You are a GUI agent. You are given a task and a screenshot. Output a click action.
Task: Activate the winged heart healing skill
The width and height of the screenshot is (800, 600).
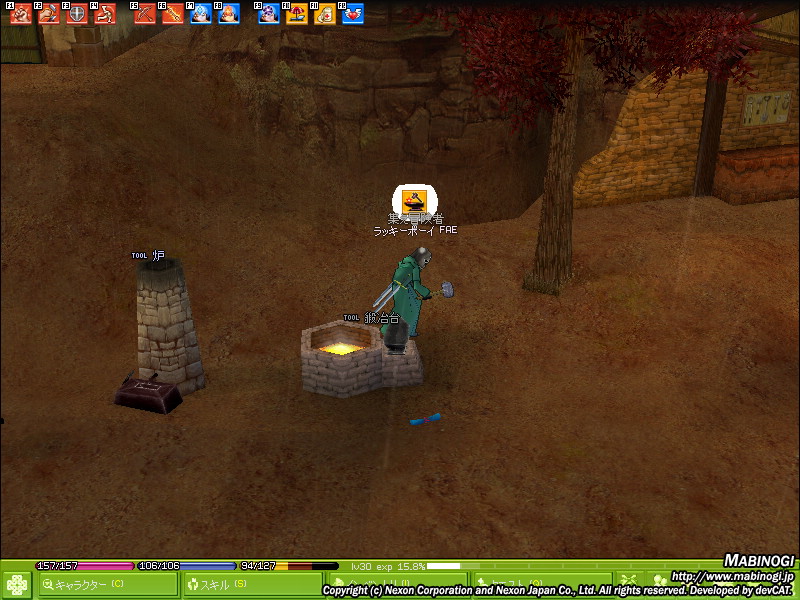353,15
